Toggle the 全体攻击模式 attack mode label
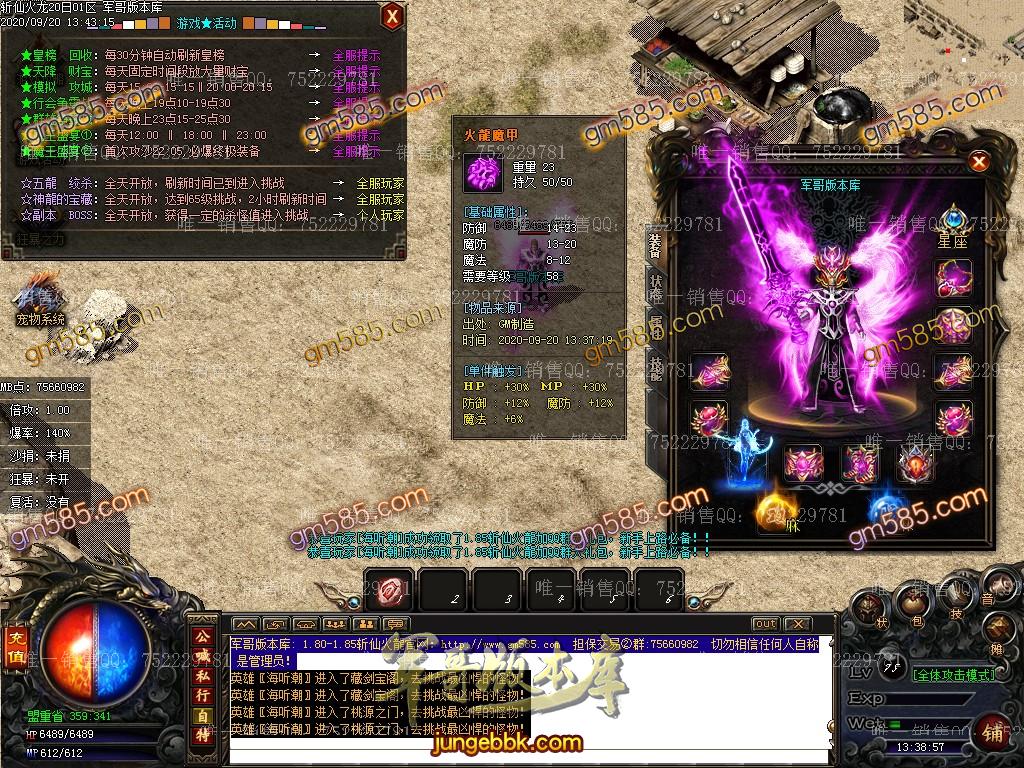This screenshot has height=768, width=1024. coord(954,675)
